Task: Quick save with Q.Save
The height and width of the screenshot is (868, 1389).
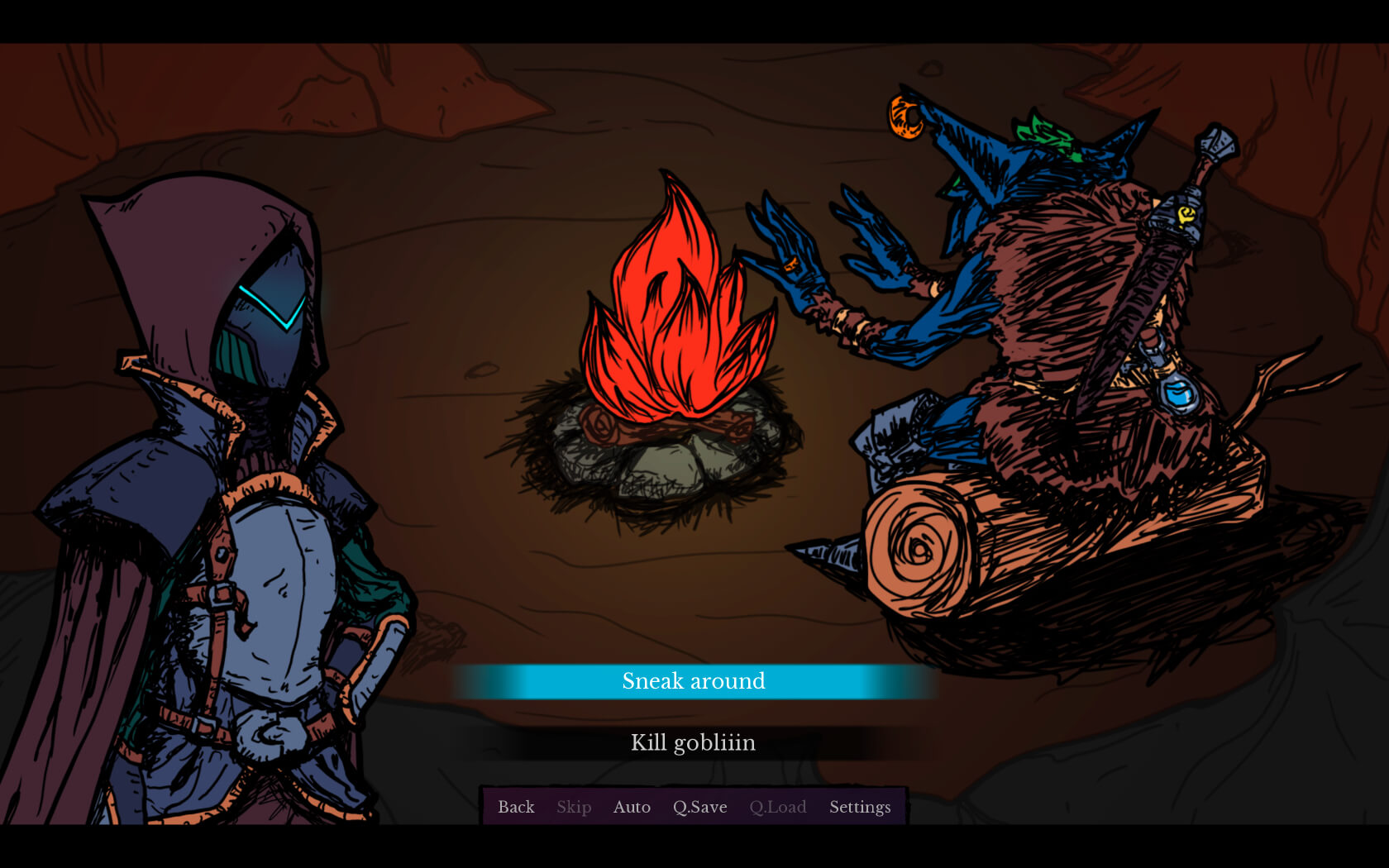Action: [699, 807]
